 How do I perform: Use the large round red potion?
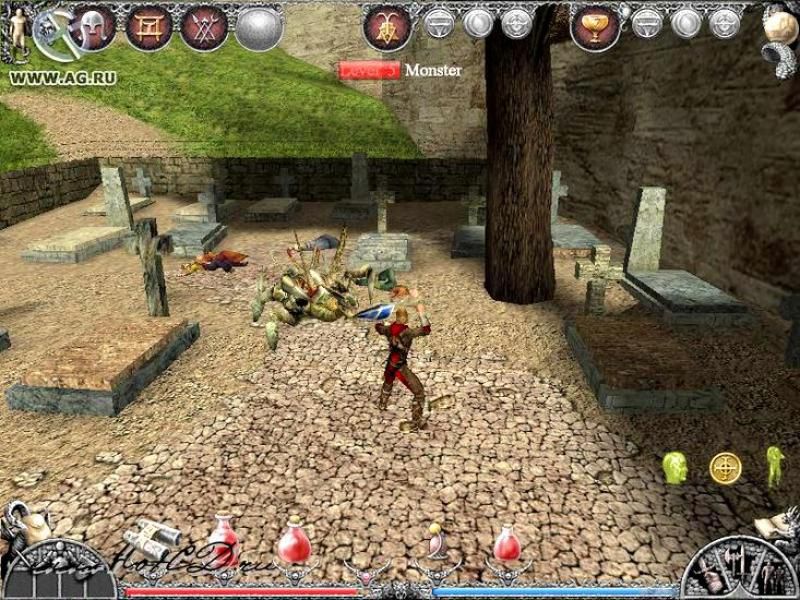pos(293,543)
